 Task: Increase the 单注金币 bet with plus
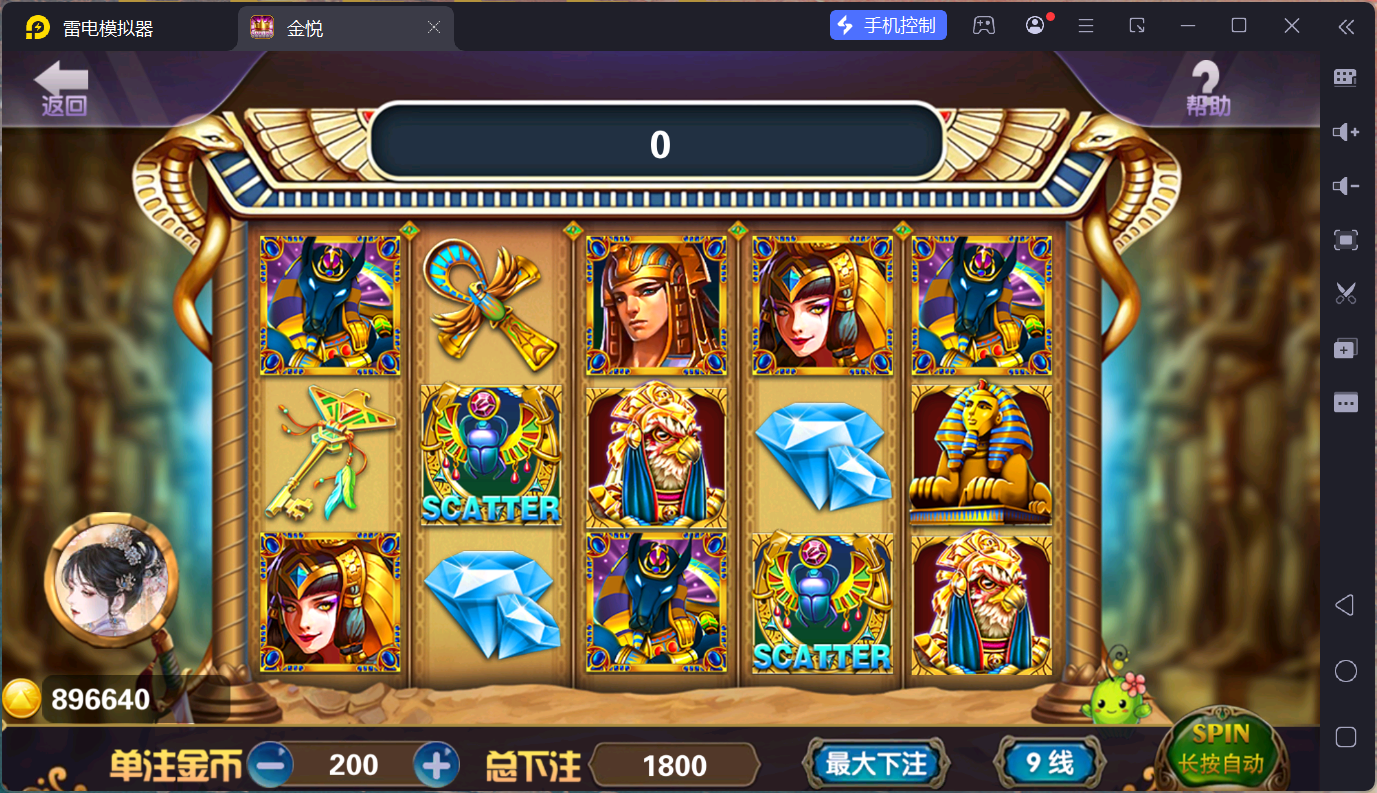coord(436,765)
